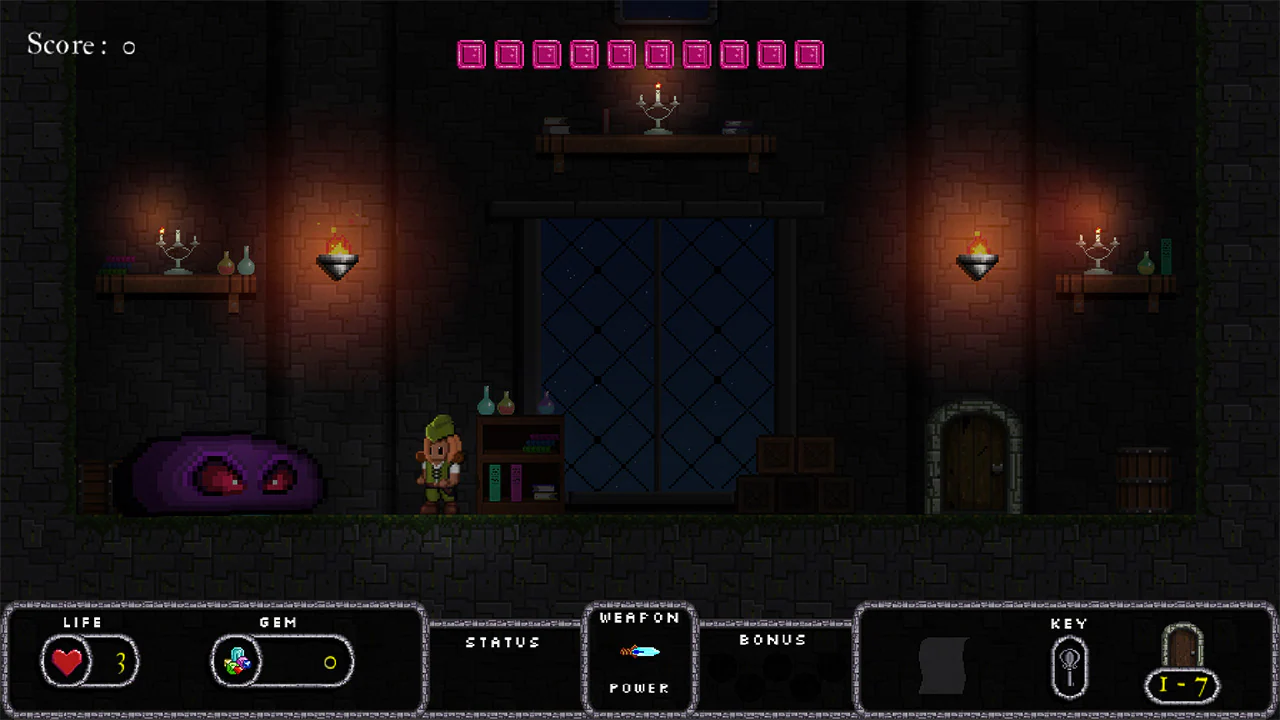1280x720 pixels.
Task: Expand the STATUS panel
Action: tap(503, 643)
